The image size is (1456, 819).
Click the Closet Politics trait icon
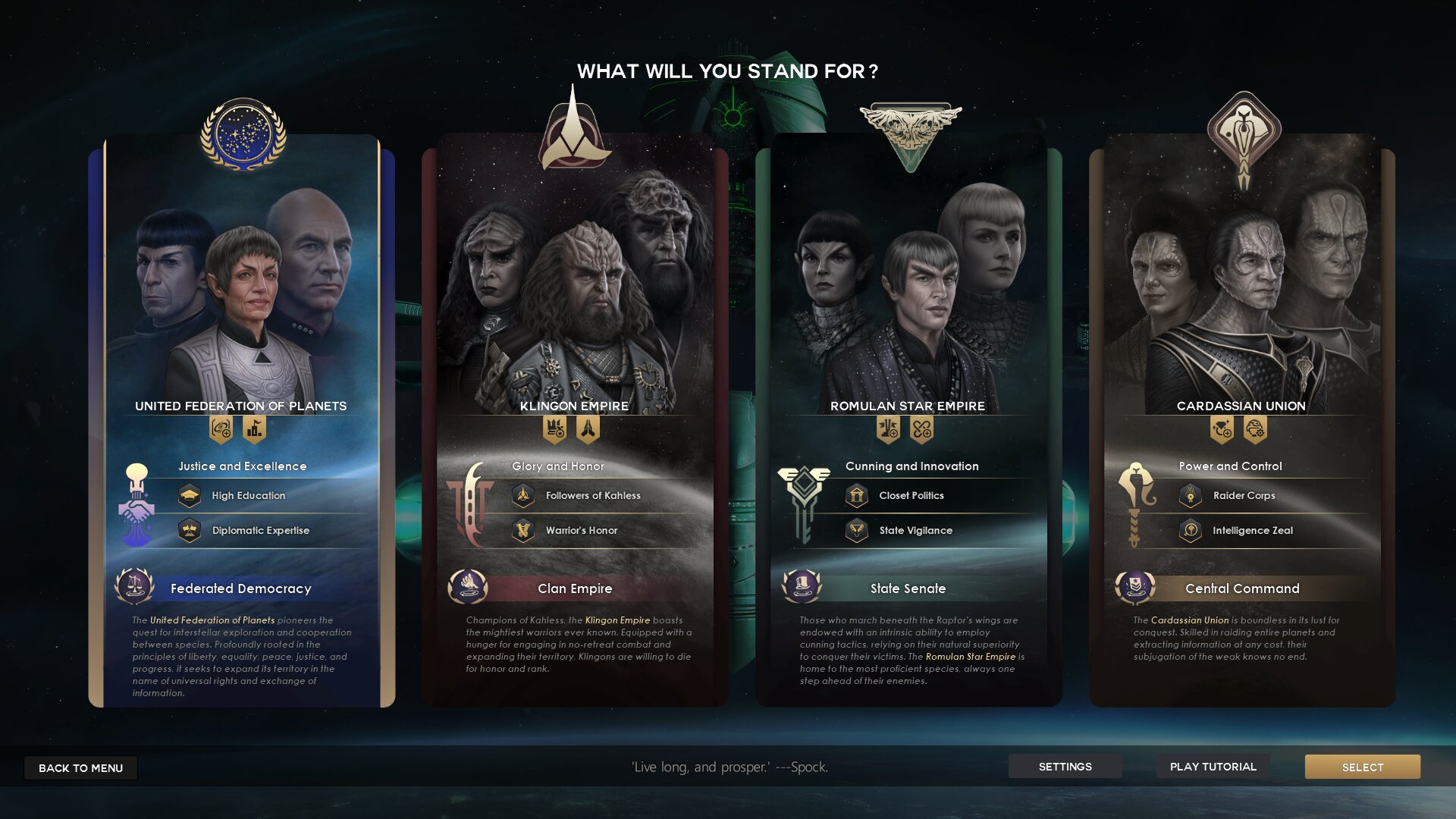(857, 496)
